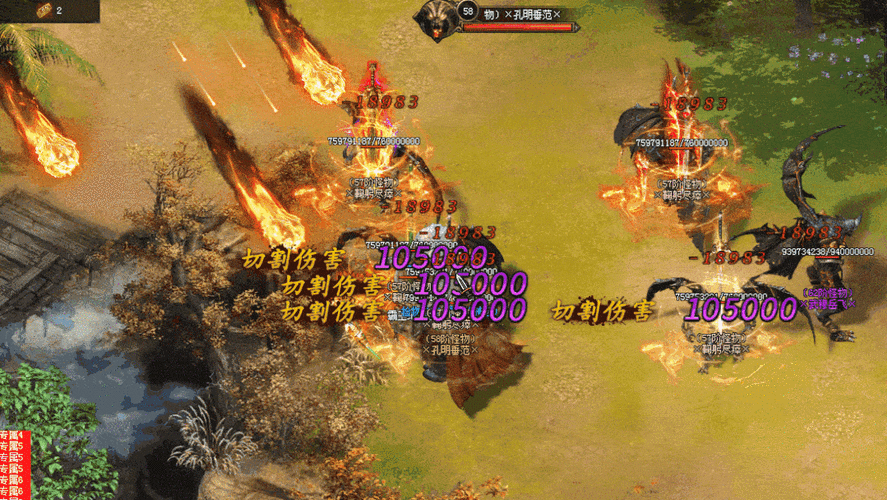This screenshot has height=500, width=887.
Task: Click the gold ticket currency icon
Action: [44, 10]
